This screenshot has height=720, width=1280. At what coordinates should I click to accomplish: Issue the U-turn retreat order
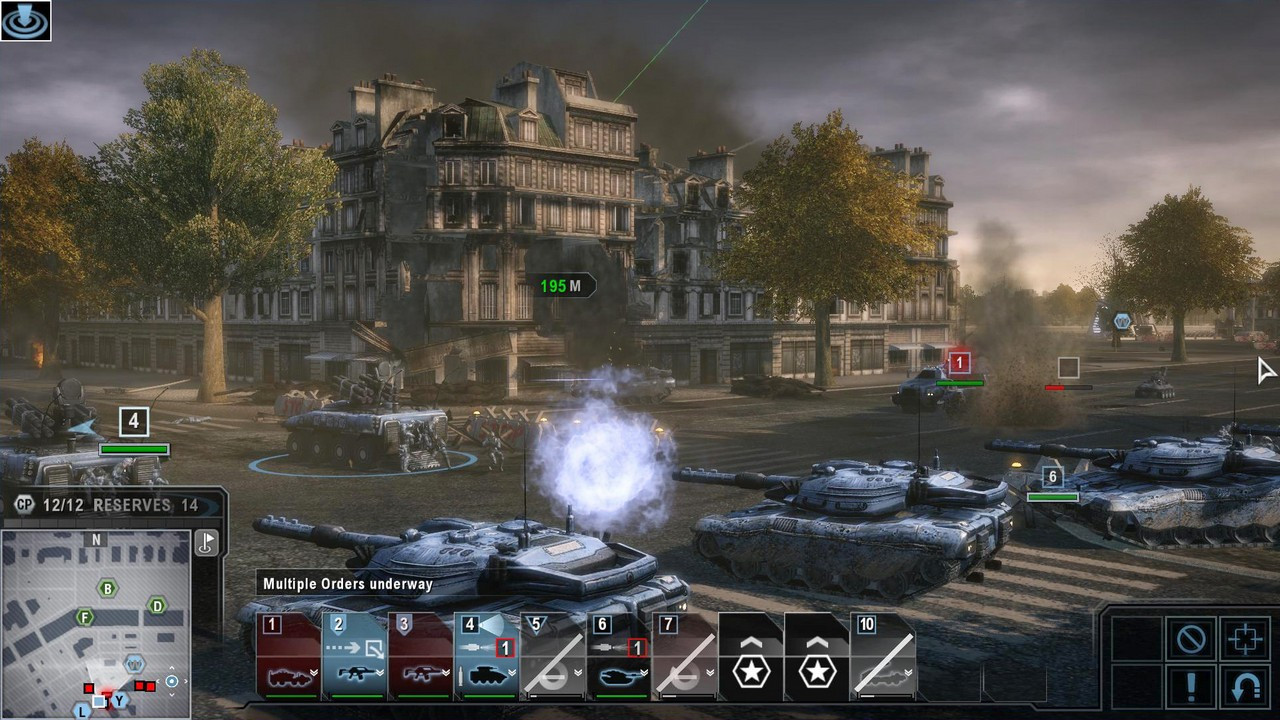pos(1245,688)
